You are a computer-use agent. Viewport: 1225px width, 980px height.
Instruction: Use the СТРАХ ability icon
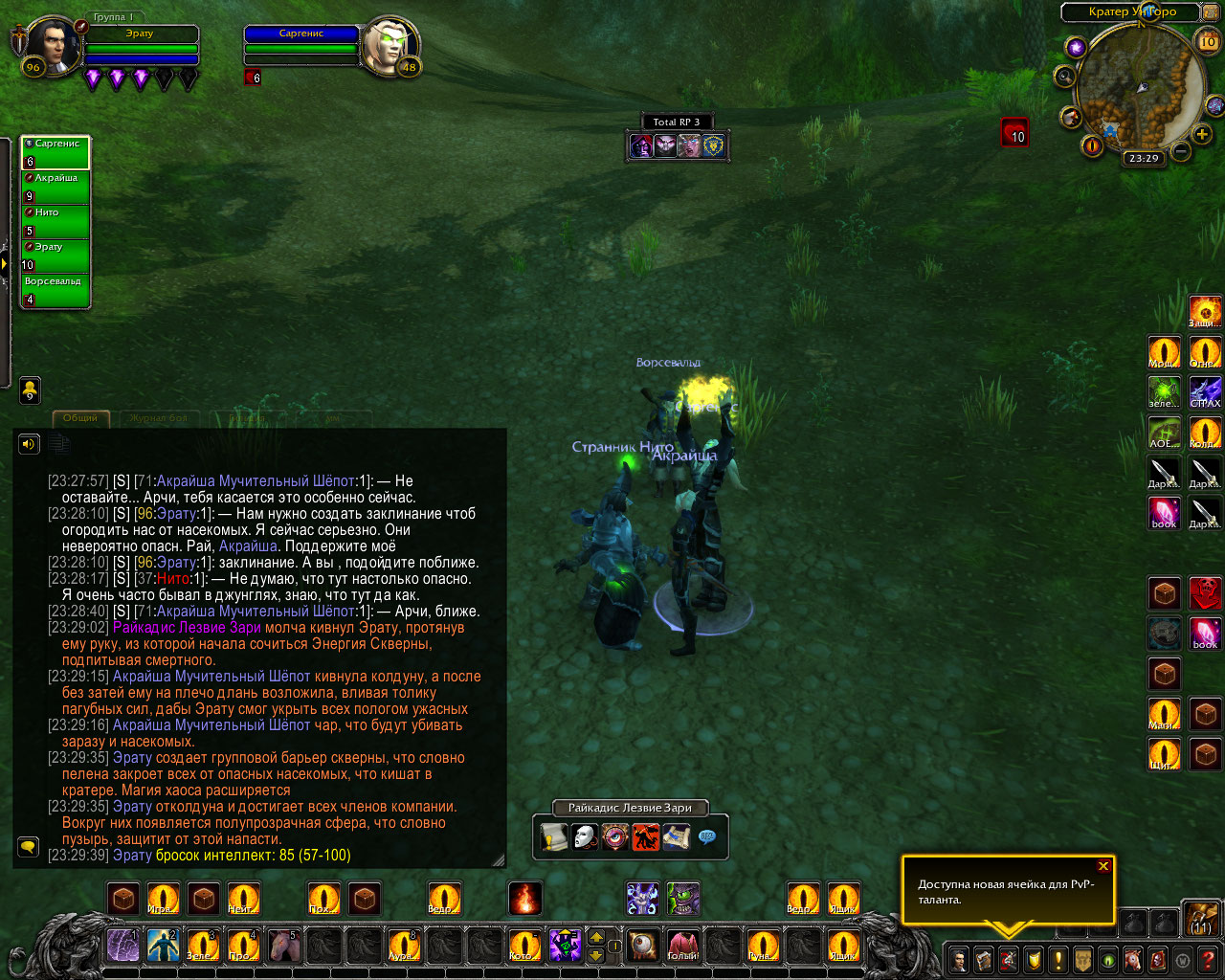coord(1205,391)
